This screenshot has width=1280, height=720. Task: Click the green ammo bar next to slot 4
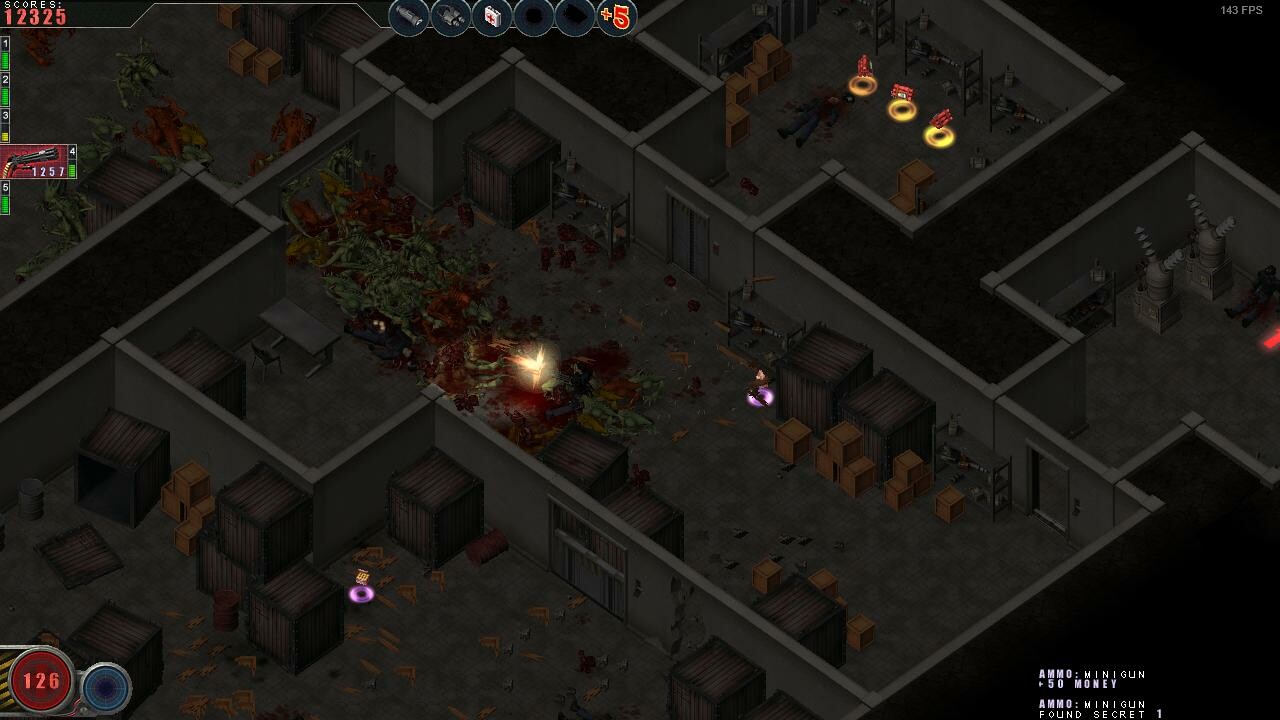(x=72, y=170)
